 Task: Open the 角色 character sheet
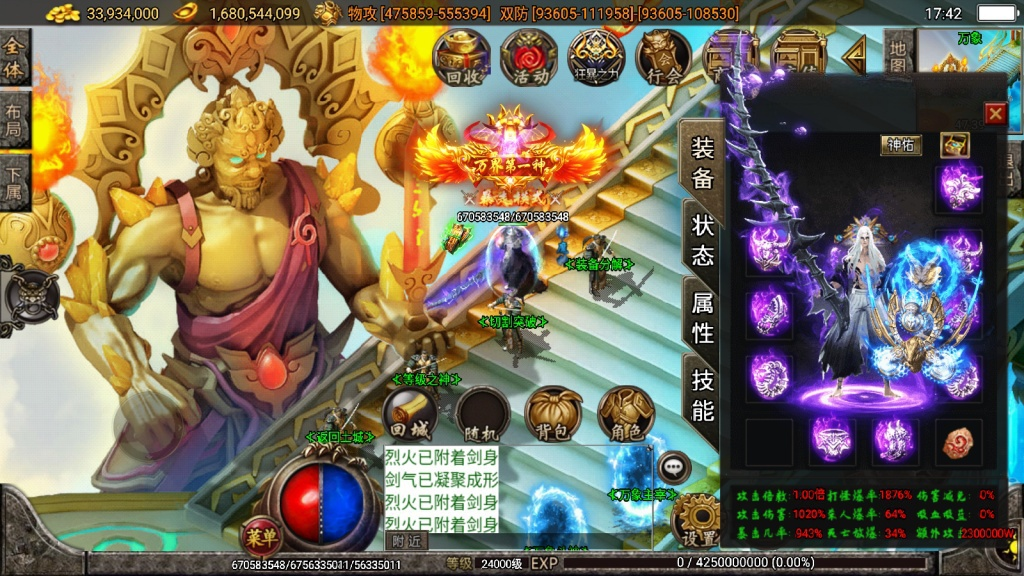pyautogui.click(x=626, y=414)
